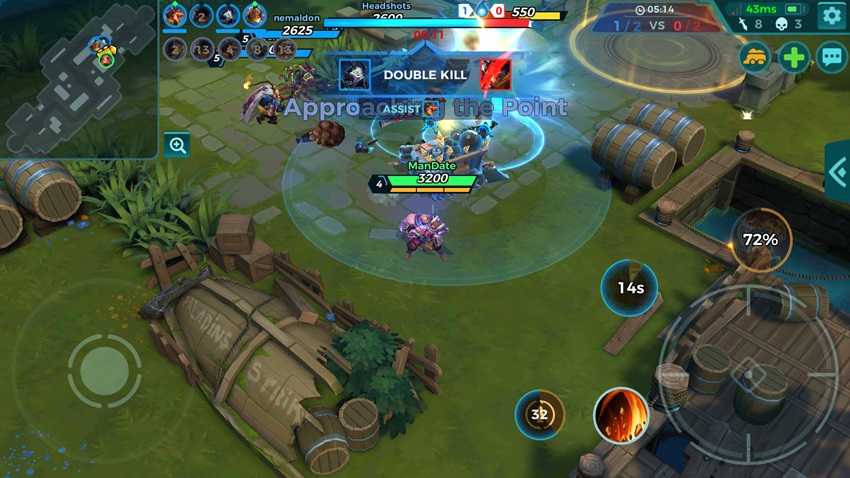Viewport: 850px width, 478px height.
Task: Activate the fiery rock ability
Action: click(621, 415)
